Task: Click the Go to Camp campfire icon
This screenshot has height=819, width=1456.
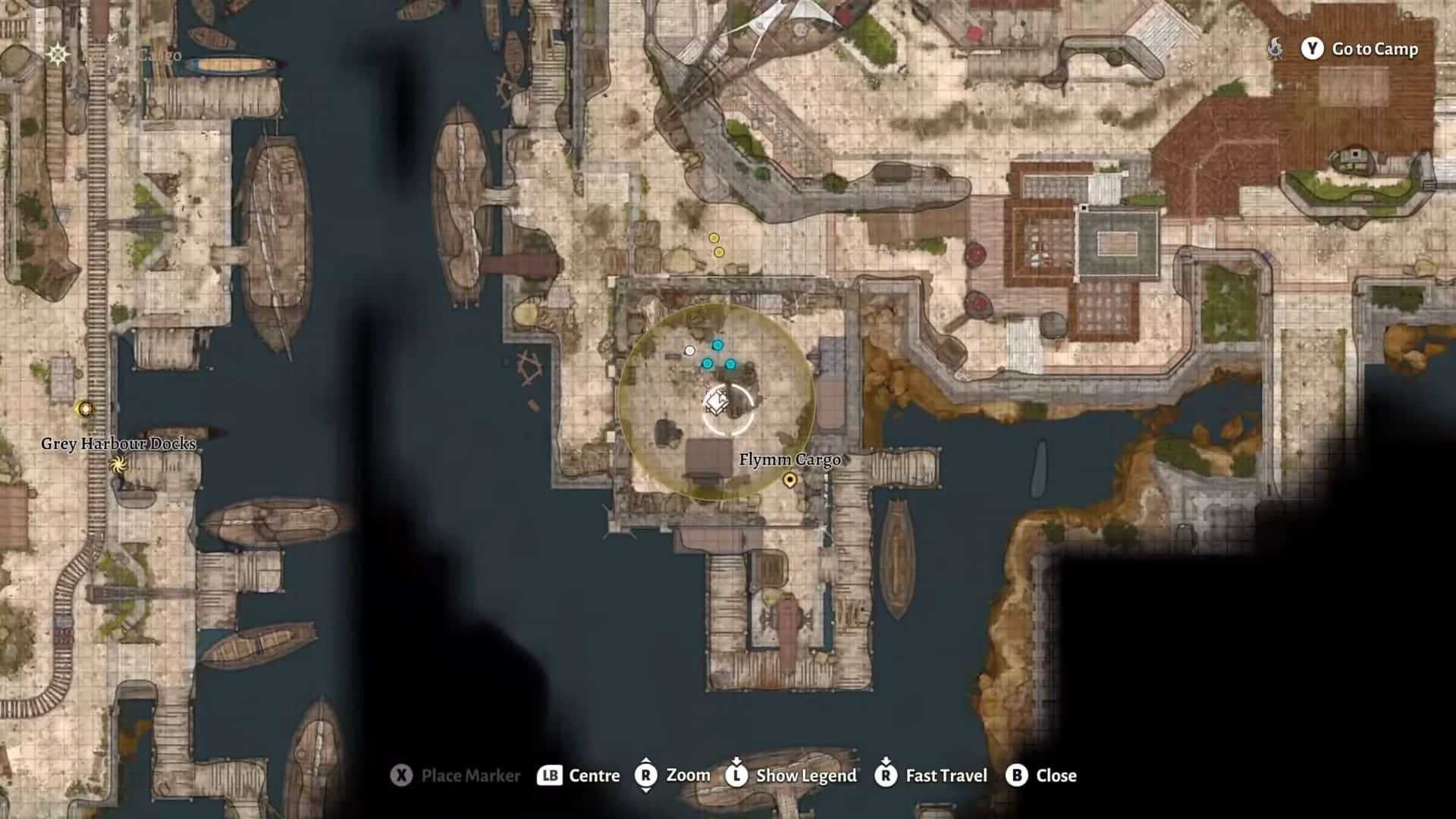Action: click(x=1276, y=49)
